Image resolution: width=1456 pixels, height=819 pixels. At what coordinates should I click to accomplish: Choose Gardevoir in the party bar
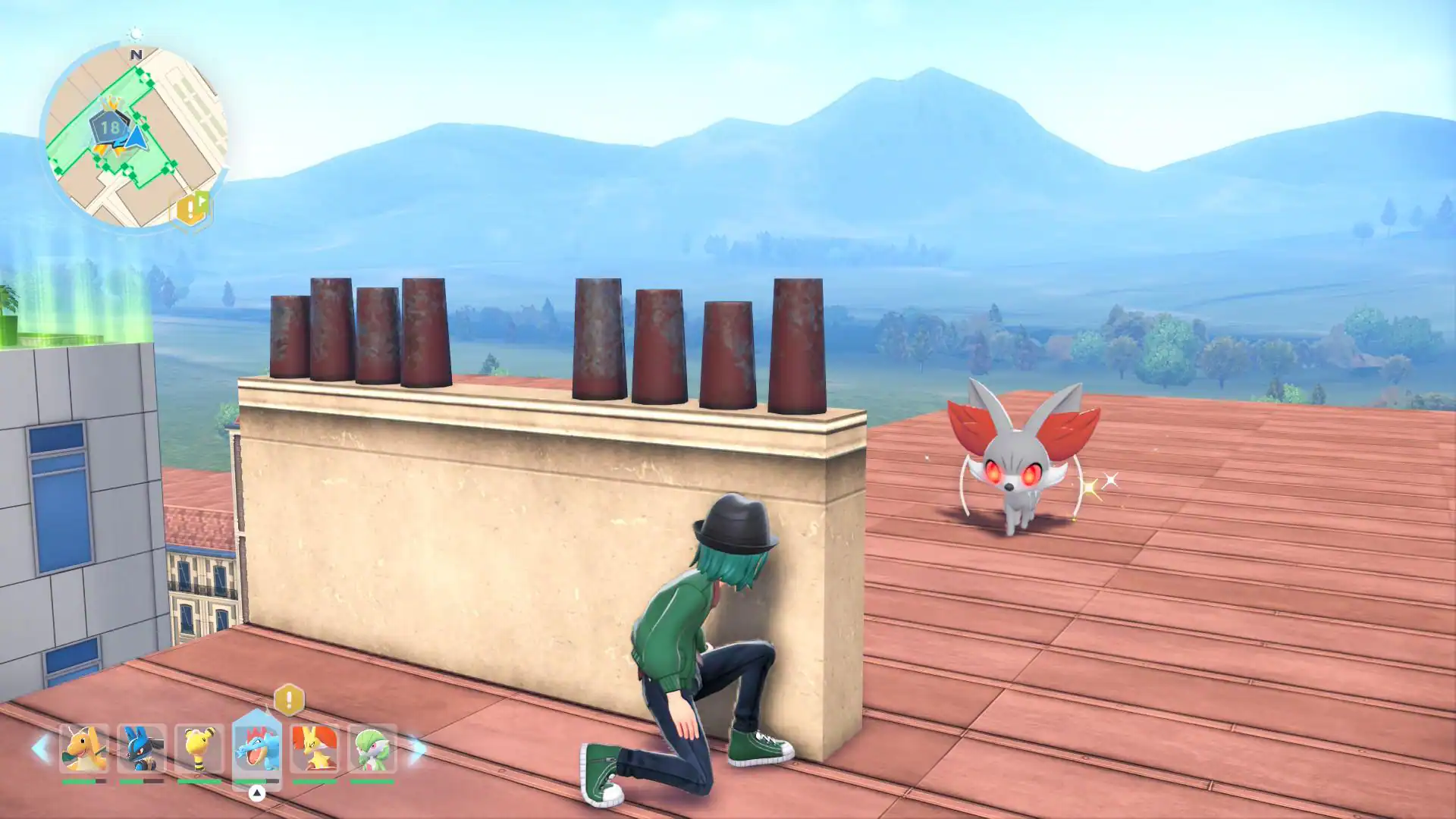[372, 748]
